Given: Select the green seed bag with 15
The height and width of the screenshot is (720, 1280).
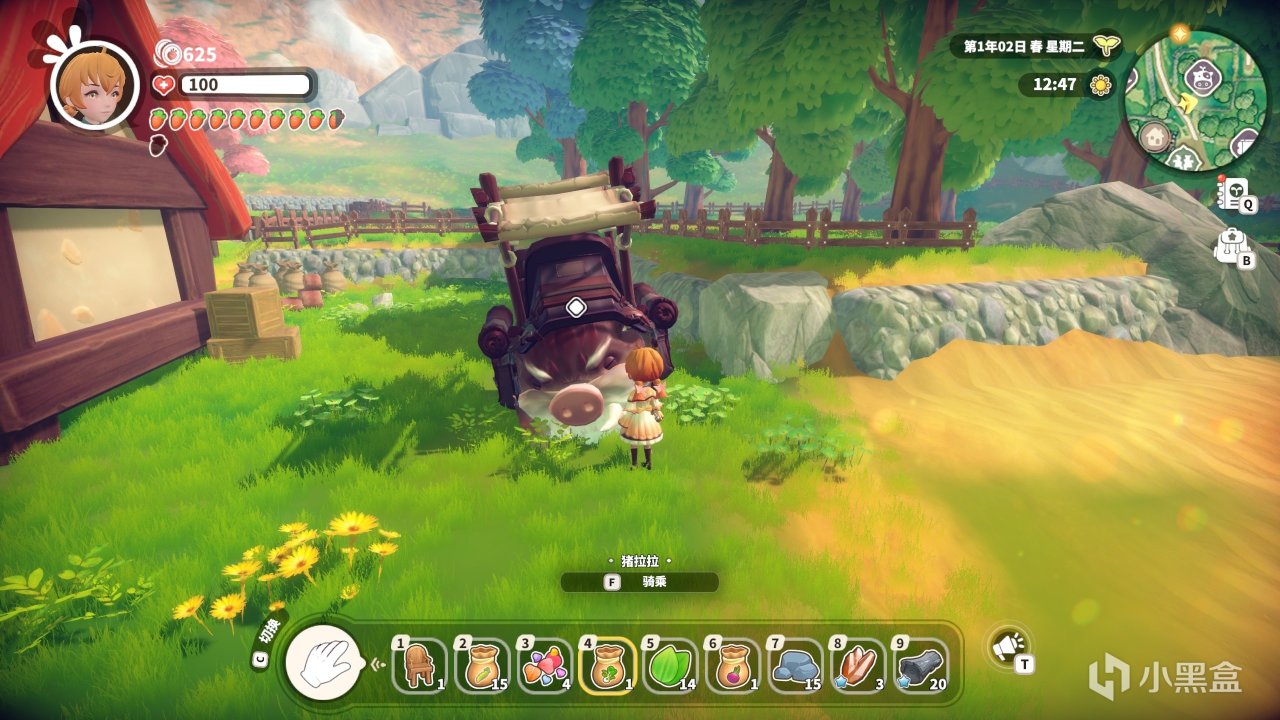Looking at the screenshot, I should (x=481, y=664).
